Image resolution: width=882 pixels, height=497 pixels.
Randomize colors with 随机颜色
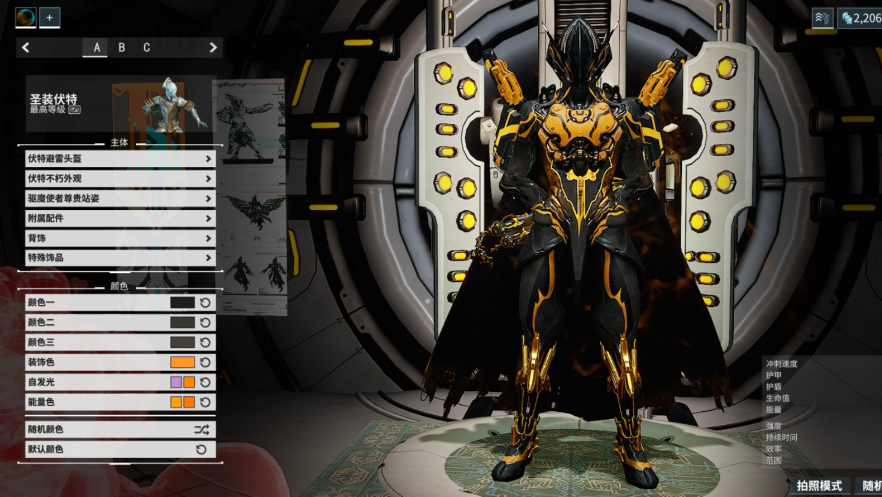pos(119,429)
